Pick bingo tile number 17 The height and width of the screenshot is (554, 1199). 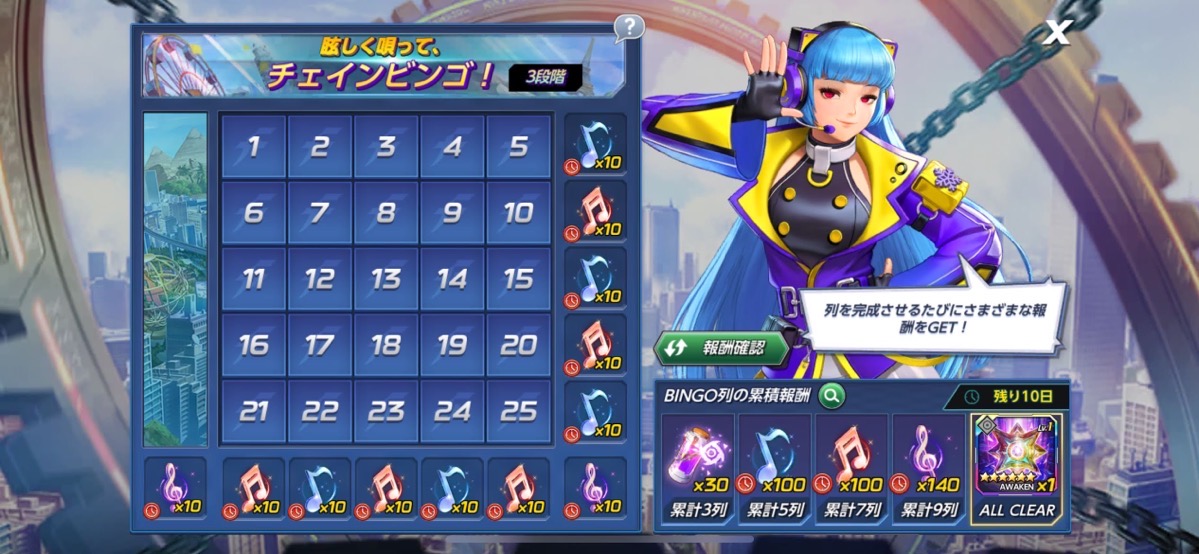click(x=320, y=345)
